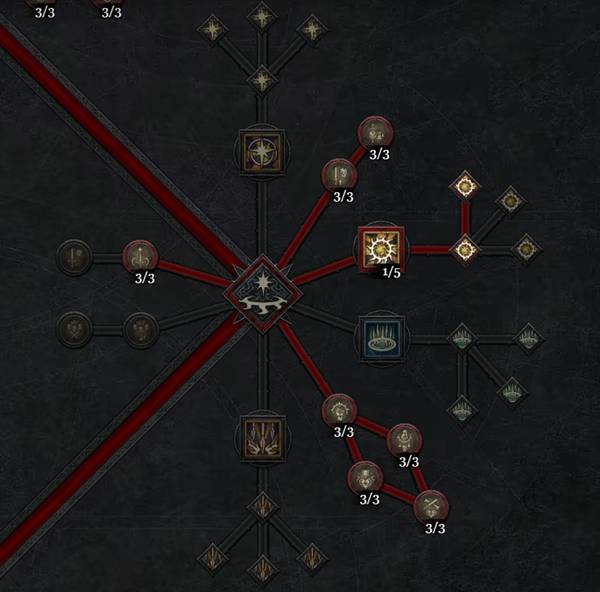
Task: Select the diamond node directly above the star skill
Action: click(x=261, y=79)
